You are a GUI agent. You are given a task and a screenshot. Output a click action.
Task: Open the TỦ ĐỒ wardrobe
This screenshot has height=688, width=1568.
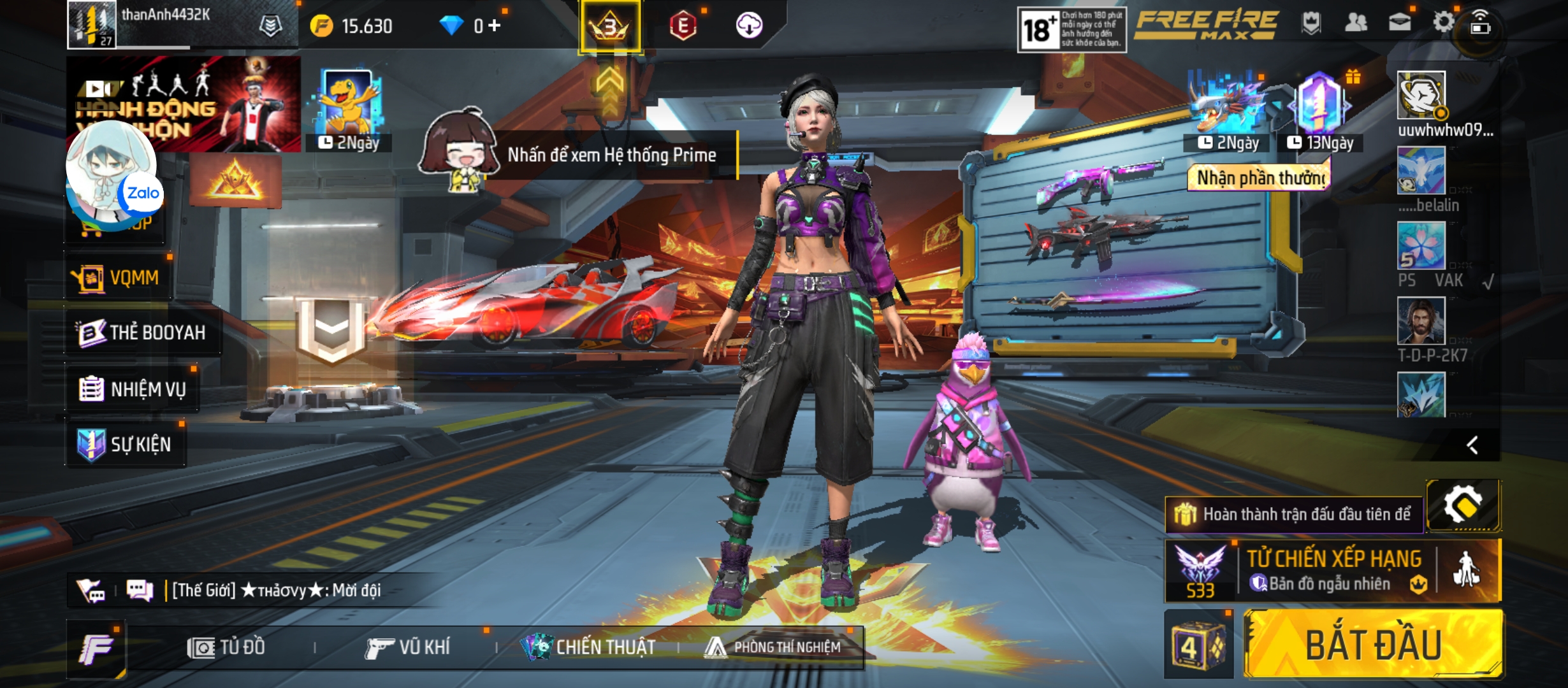coord(226,648)
